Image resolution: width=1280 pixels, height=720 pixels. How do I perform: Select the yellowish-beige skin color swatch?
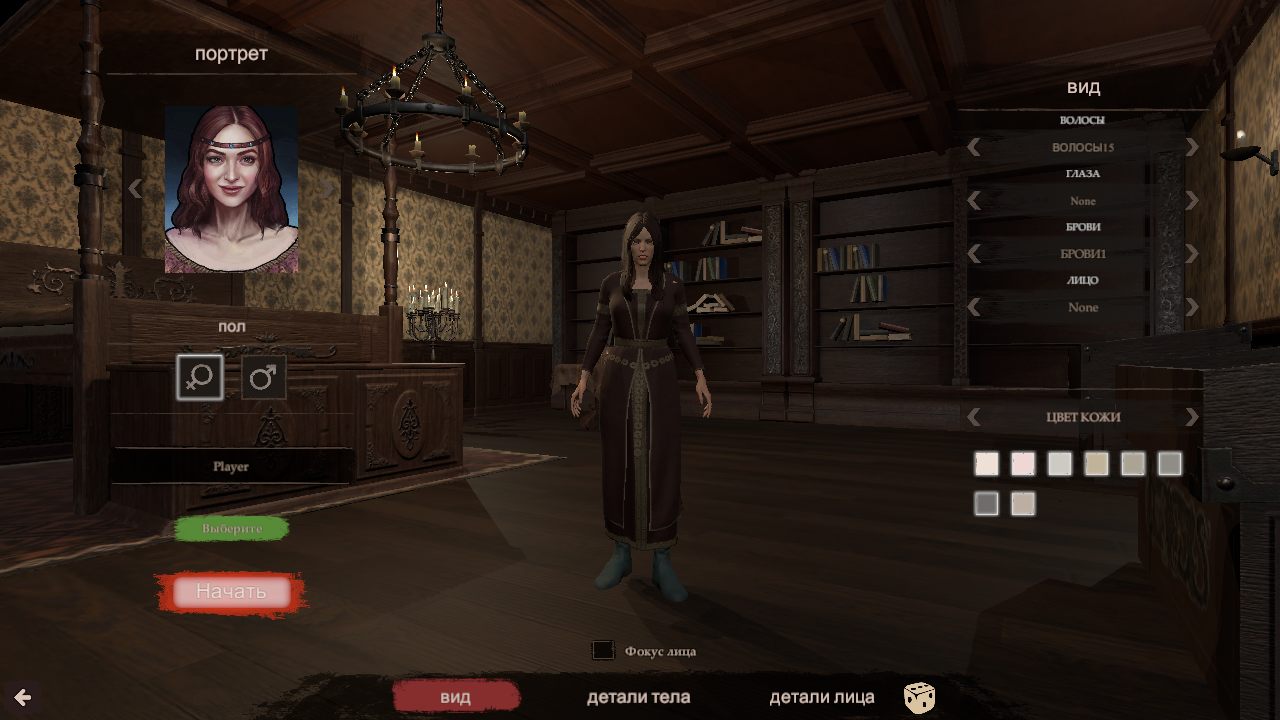coord(1096,464)
